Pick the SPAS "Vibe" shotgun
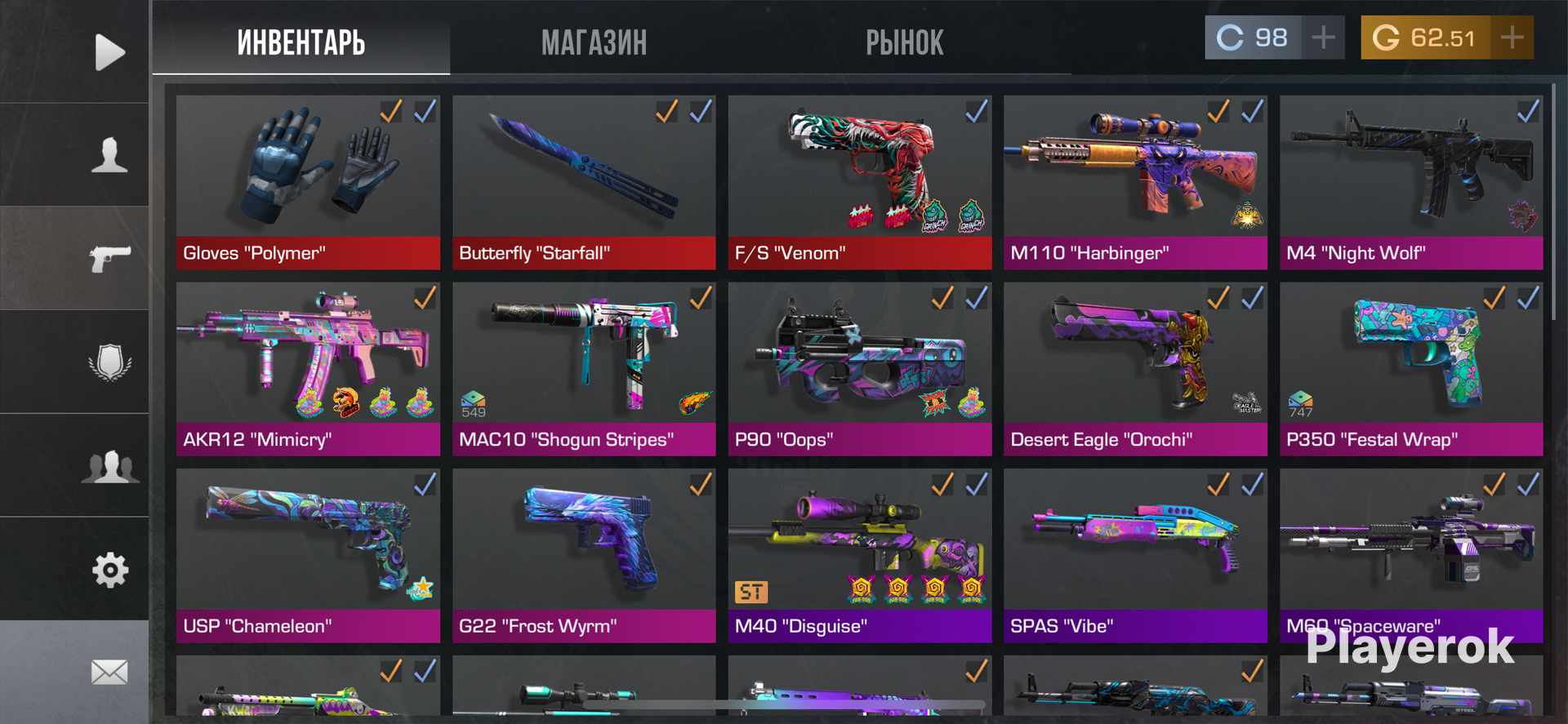Image resolution: width=1568 pixels, height=724 pixels. pyautogui.click(x=1135, y=555)
